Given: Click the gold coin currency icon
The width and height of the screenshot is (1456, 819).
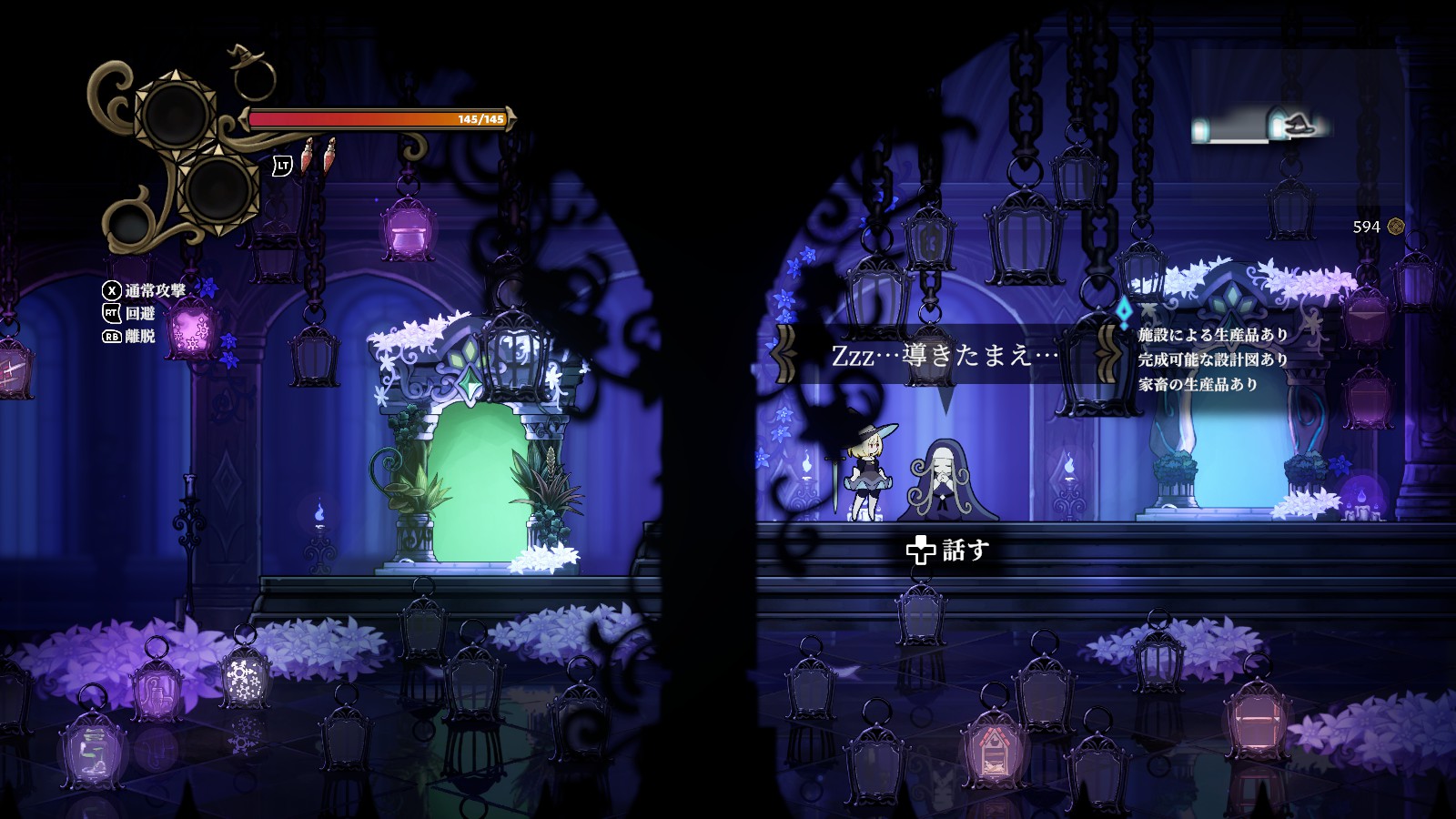Looking at the screenshot, I should pos(1396,227).
